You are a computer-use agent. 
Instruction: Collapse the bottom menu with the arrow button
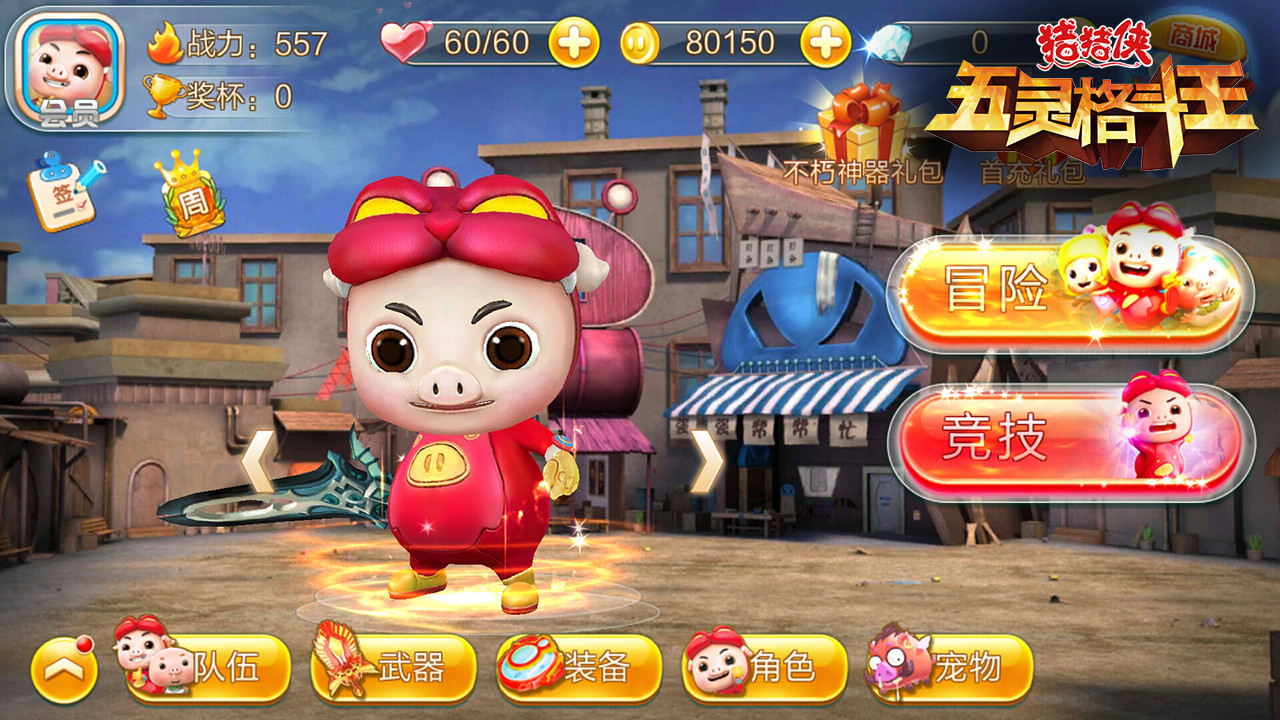pos(64,669)
